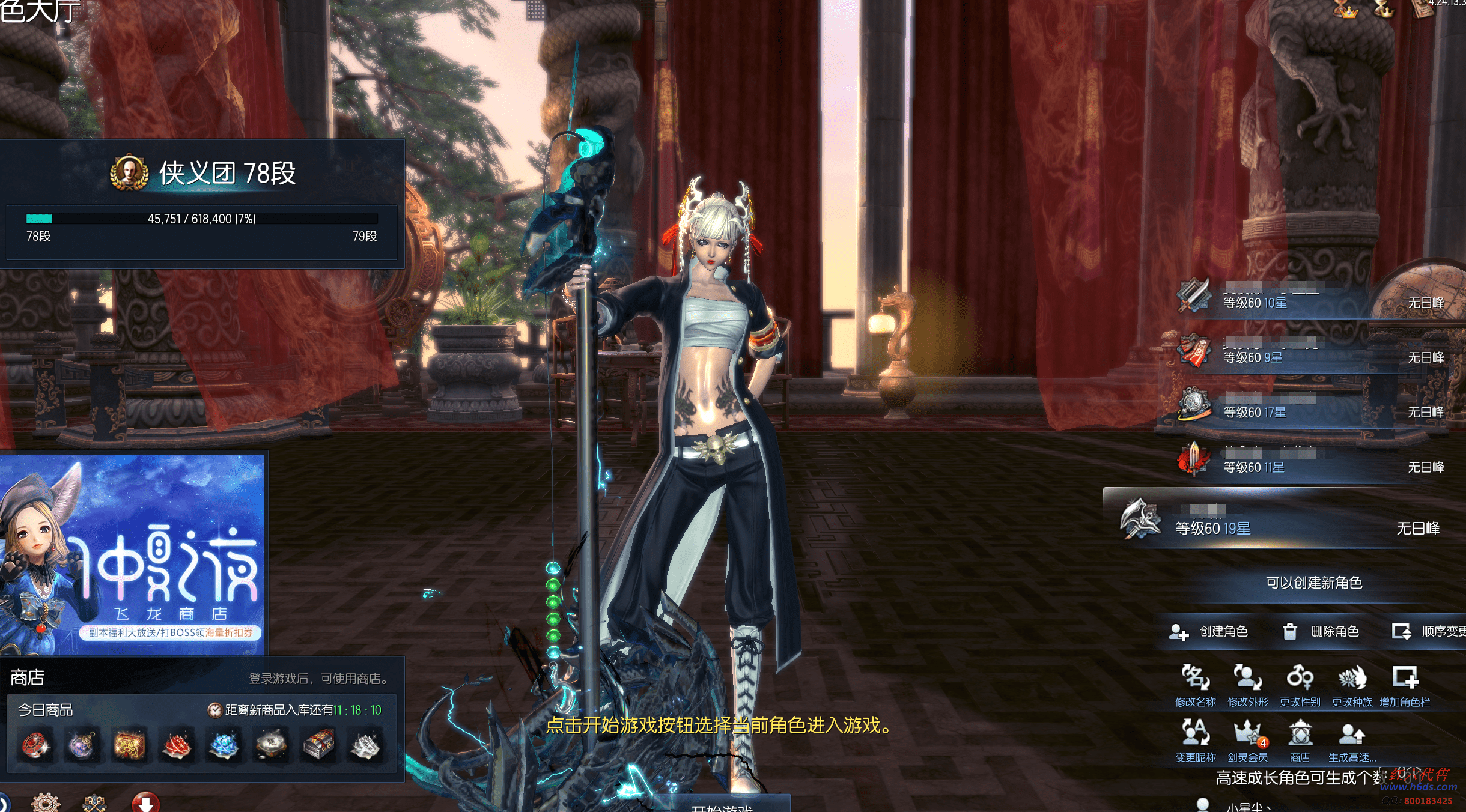Open the gear settings icon
Screen dimensions: 1466x812
46,803
